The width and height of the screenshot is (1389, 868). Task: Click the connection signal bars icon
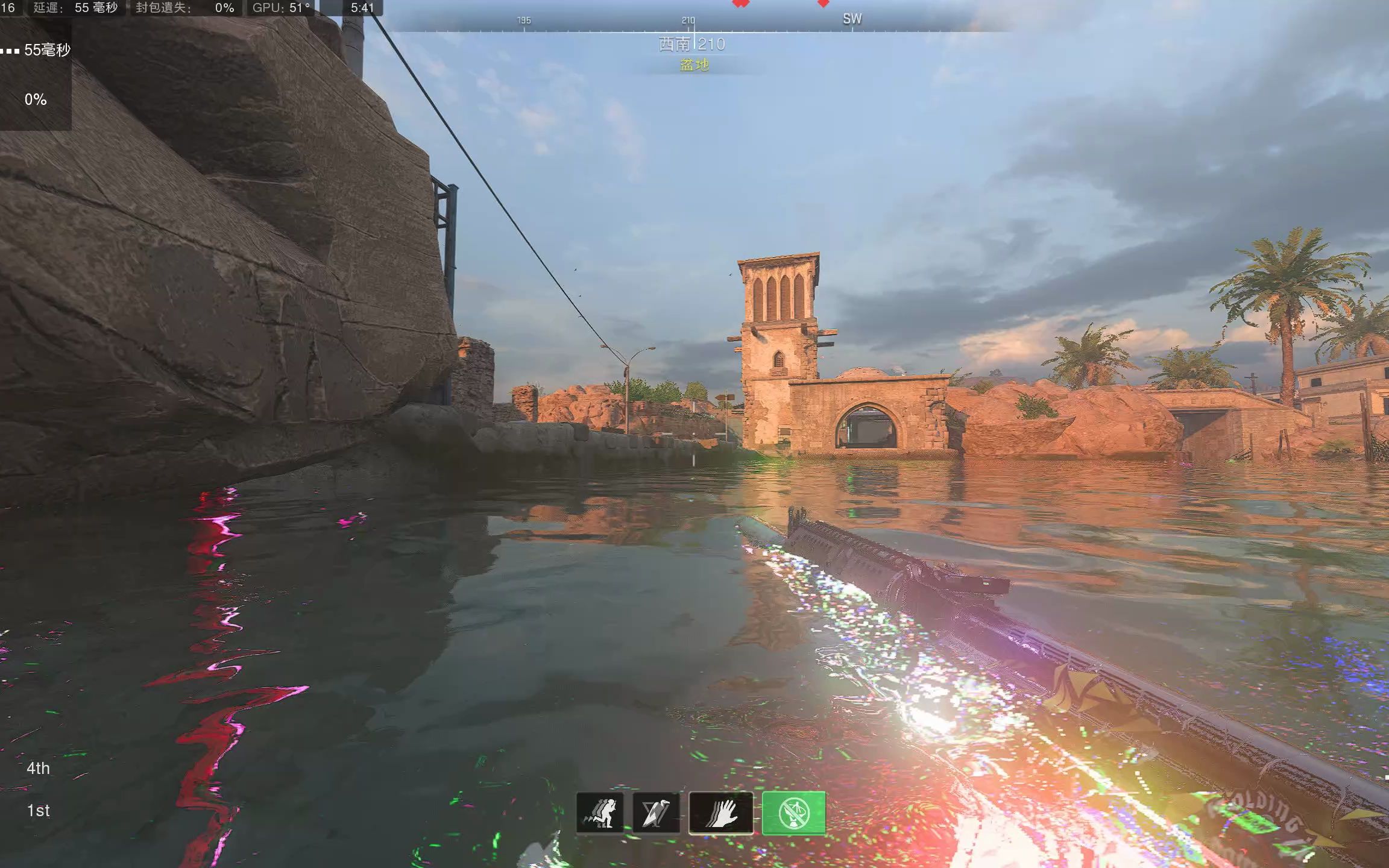tap(9, 49)
